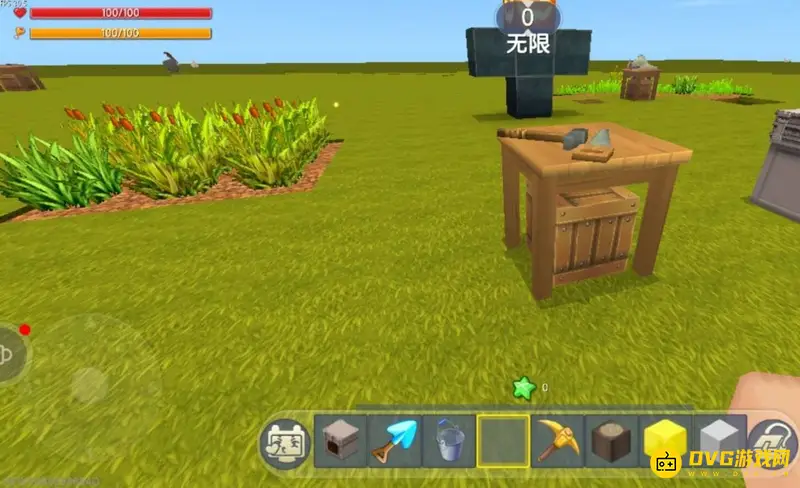
Task: Tap the round button with red notification dot
Action: pyautogui.click(x=10, y=352)
